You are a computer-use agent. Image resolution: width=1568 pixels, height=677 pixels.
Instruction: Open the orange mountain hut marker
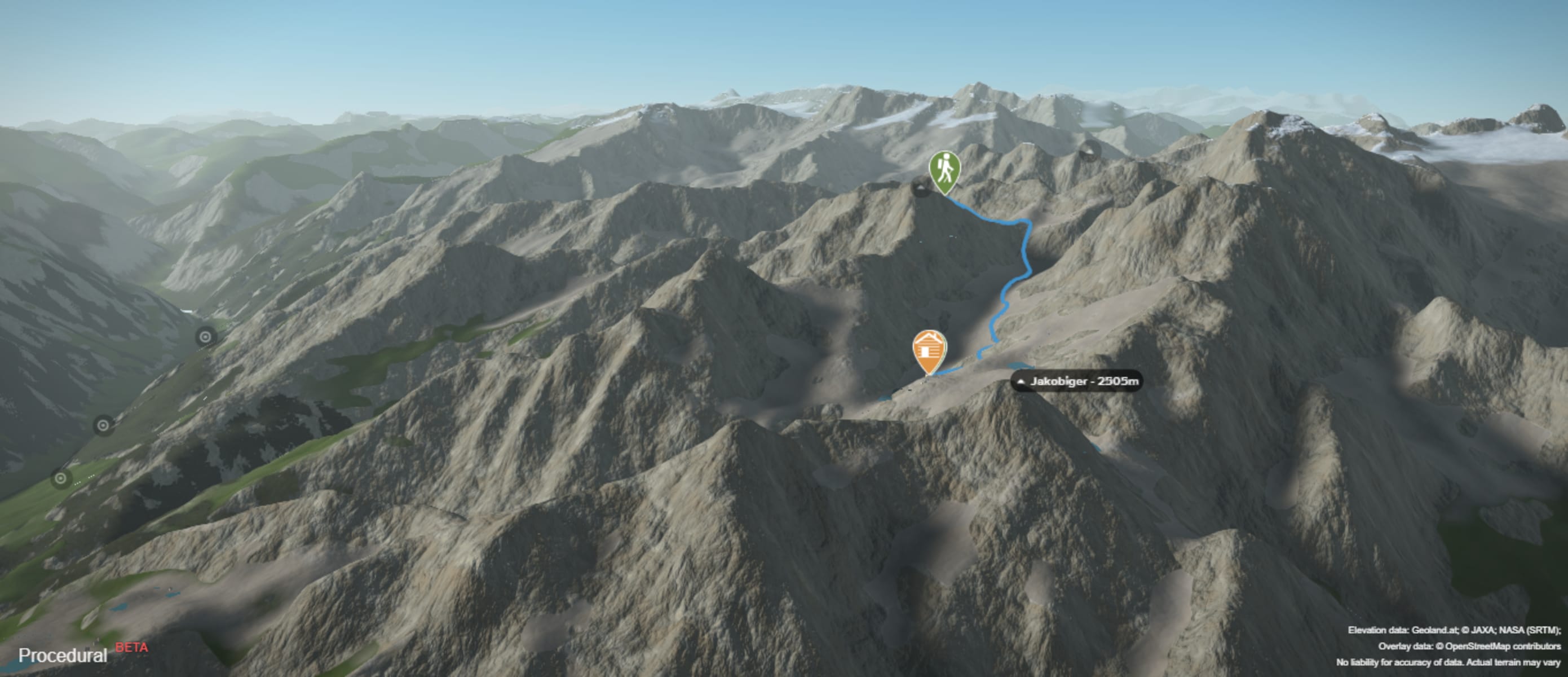pos(929,351)
